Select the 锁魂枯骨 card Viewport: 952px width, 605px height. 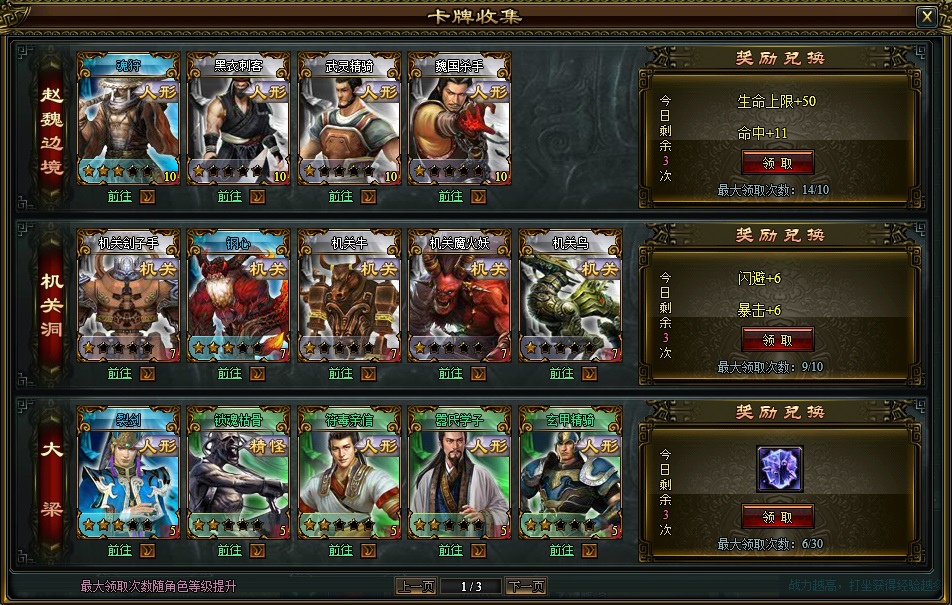pyautogui.click(x=239, y=473)
